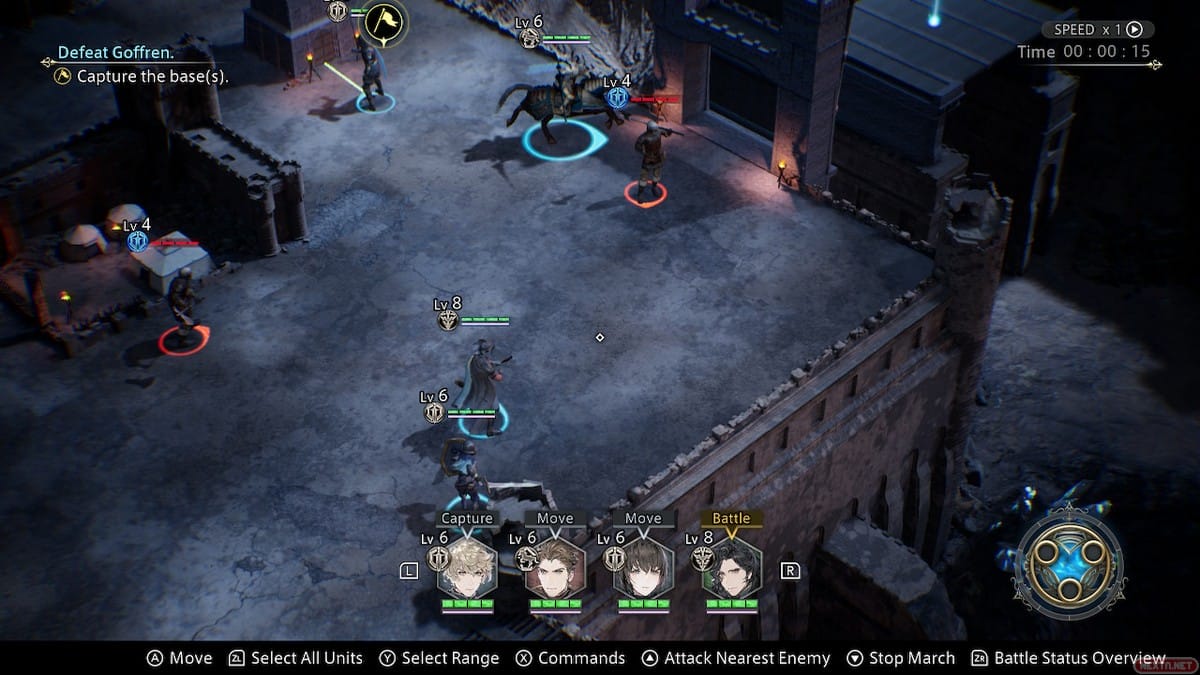Target the Lv 4 enemy by the tents
Screen dimensions: 1200x675
(x=183, y=305)
